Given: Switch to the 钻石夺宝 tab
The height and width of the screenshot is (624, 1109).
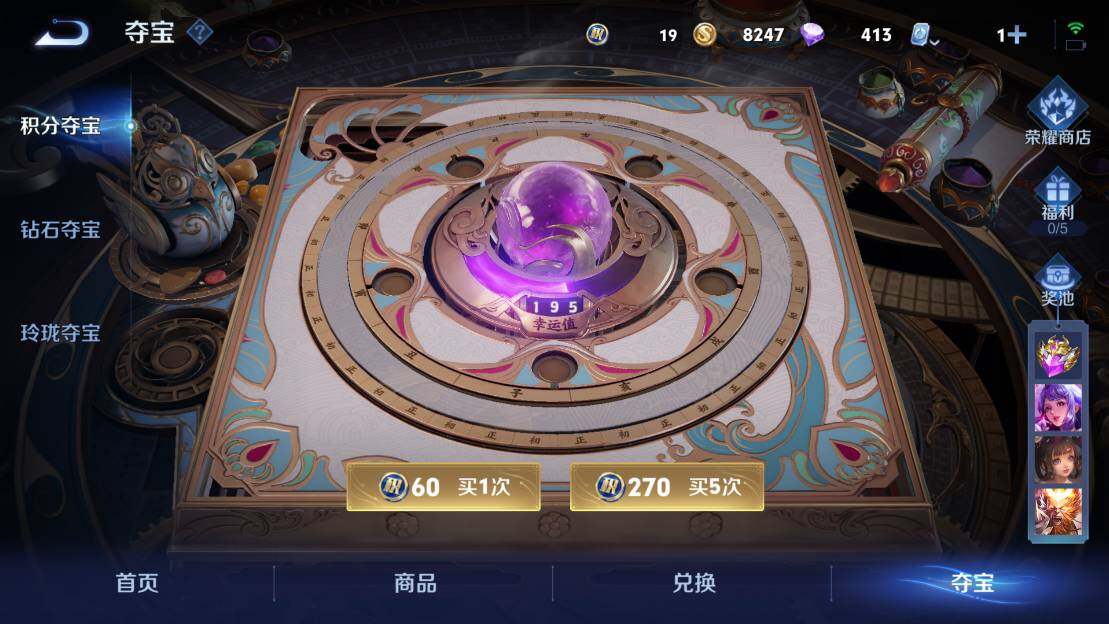Looking at the screenshot, I should coord(61,230).
